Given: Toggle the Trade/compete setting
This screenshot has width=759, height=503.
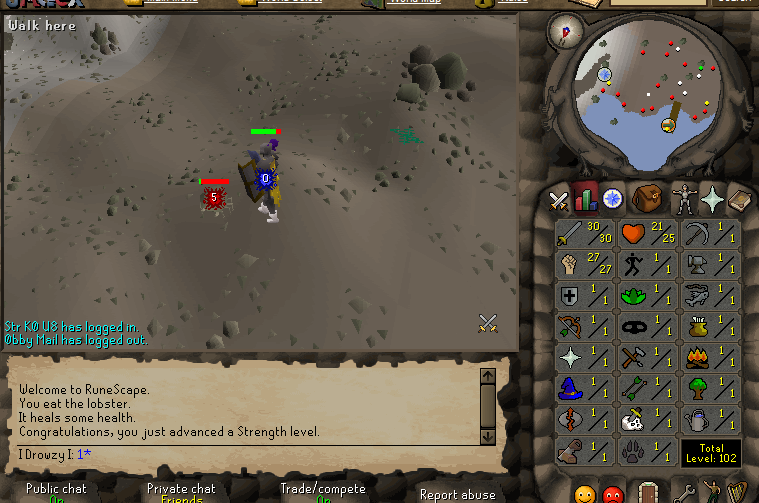Looking at the screenshot, I should click(x=322, y=492).
